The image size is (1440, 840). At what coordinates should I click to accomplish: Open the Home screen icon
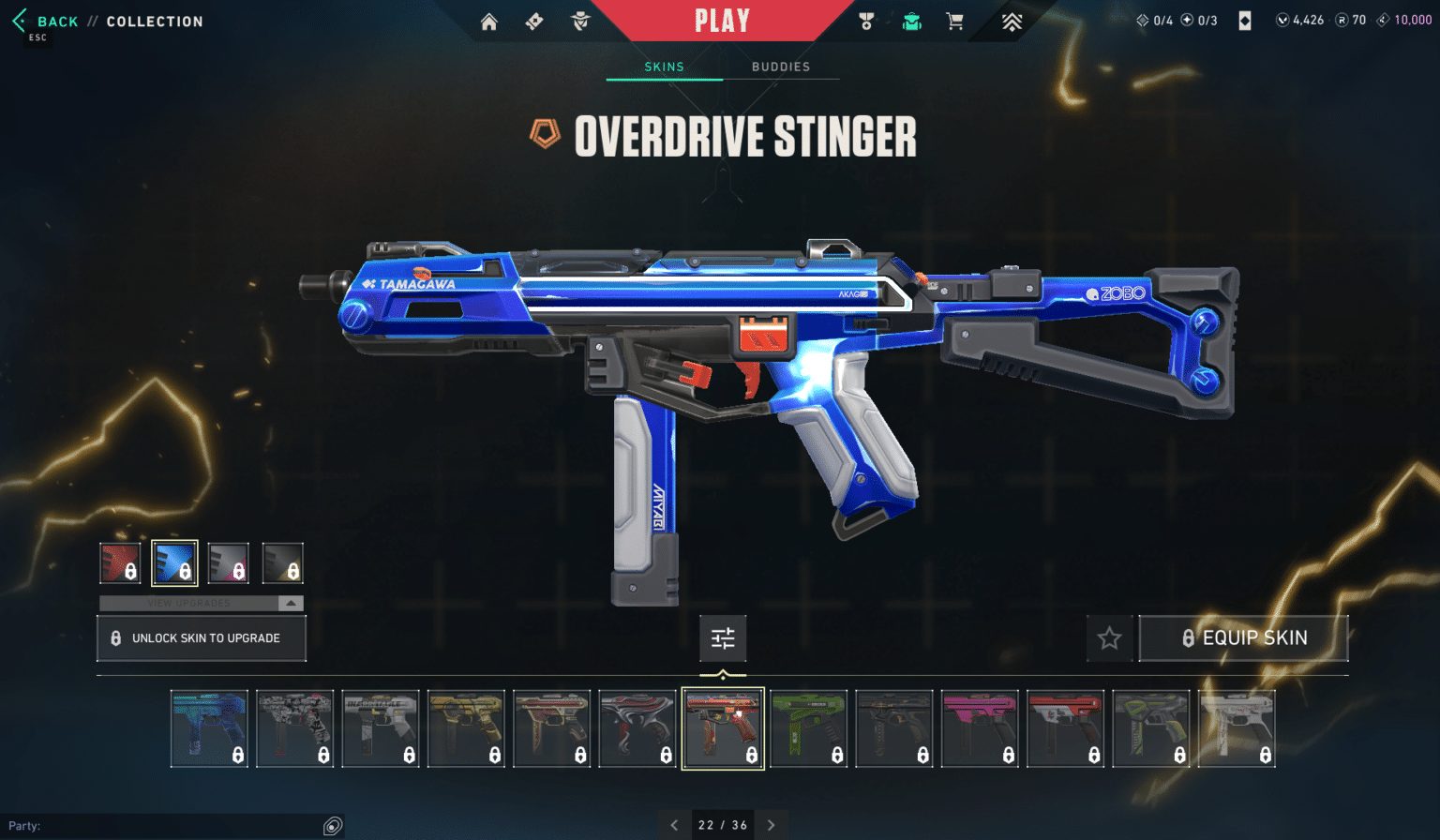pyautogui.click(x=488, y=21)
